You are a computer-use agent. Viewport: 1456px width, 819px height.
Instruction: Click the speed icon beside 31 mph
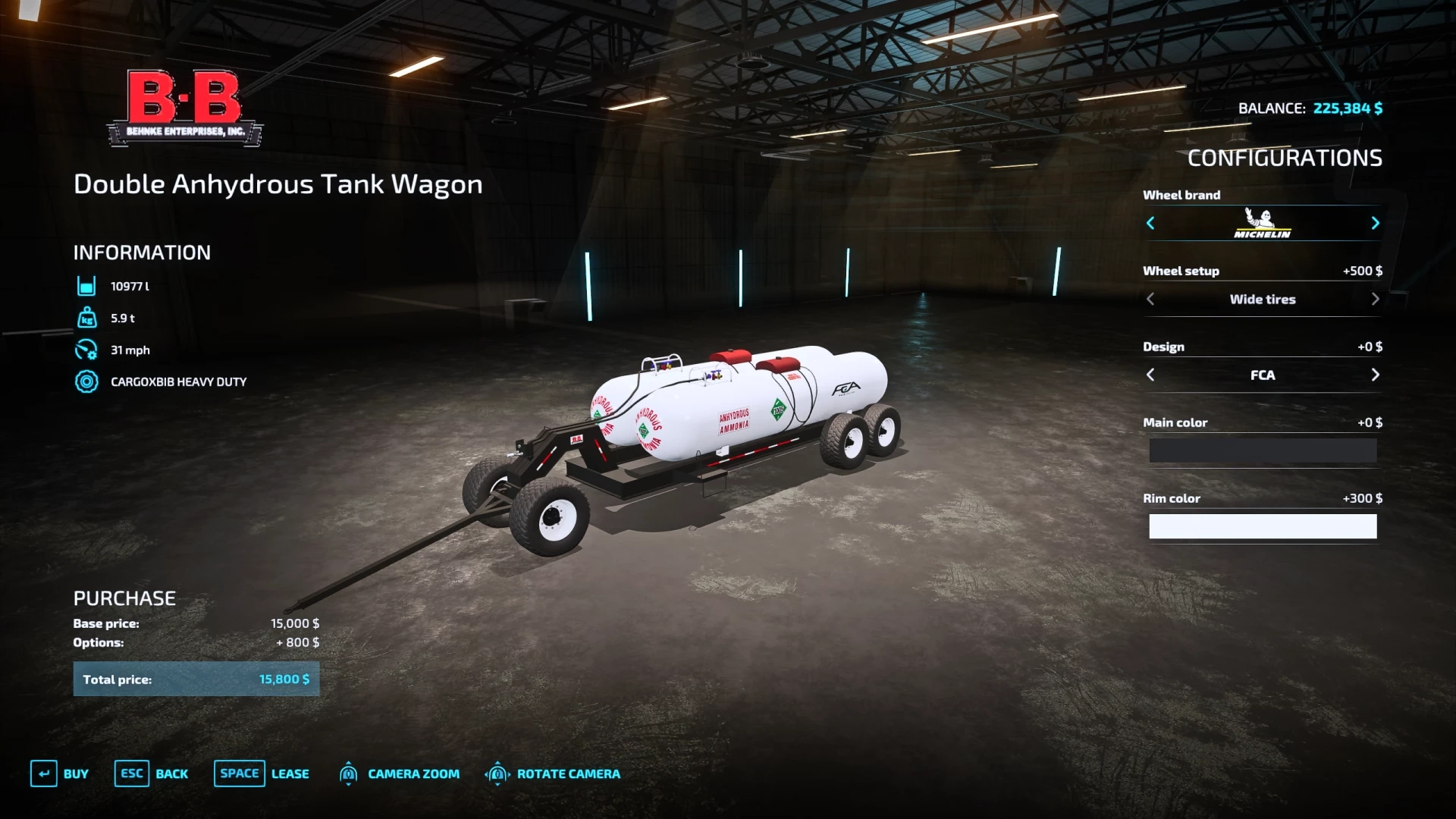point(86,350)
